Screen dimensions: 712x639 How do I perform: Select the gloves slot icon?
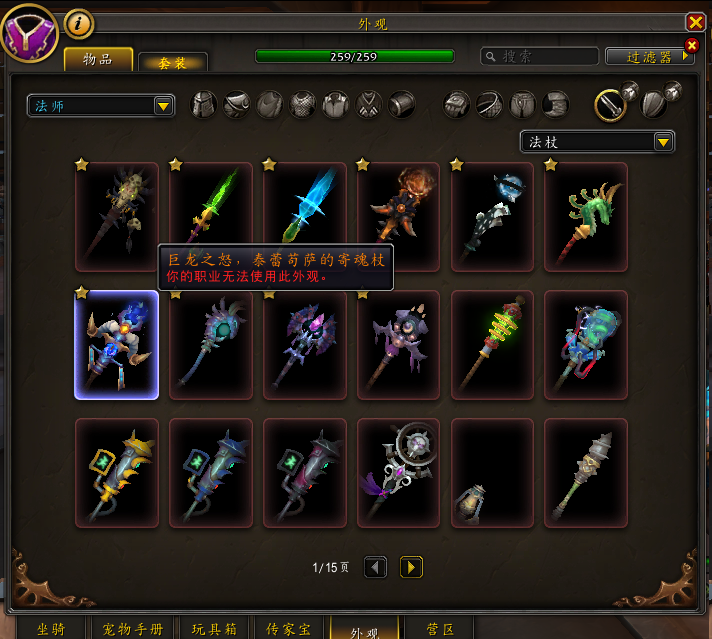[457, 104]
